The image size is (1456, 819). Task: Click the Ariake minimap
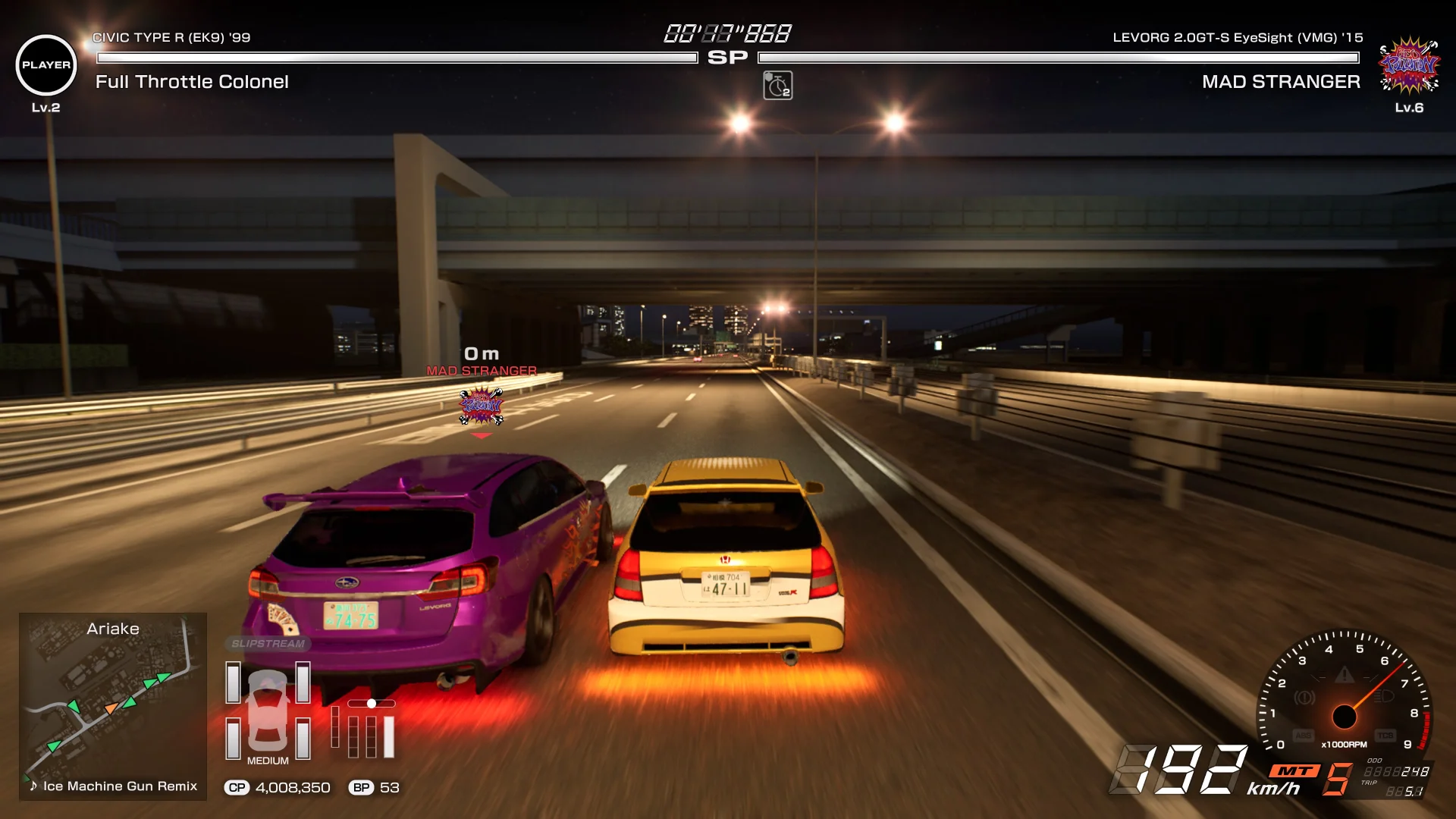tap(112, 698)
